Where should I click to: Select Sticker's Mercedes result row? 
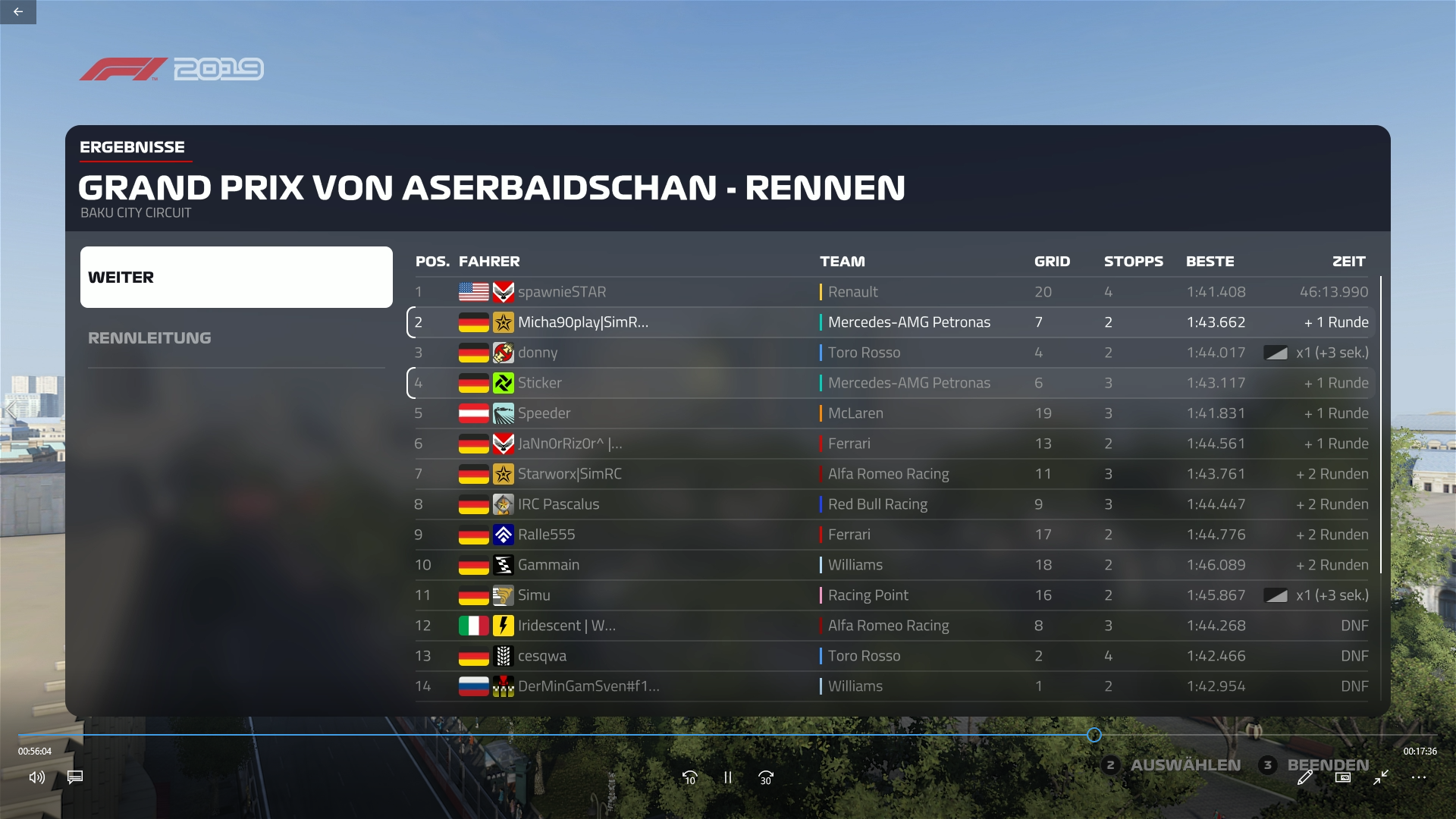point(891,383)
